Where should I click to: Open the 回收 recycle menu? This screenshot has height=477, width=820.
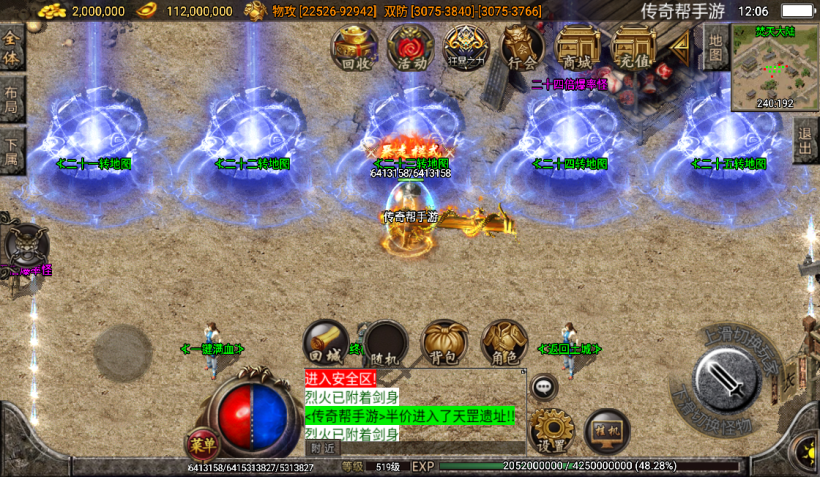pyautogui.click(x=356, y=47)
